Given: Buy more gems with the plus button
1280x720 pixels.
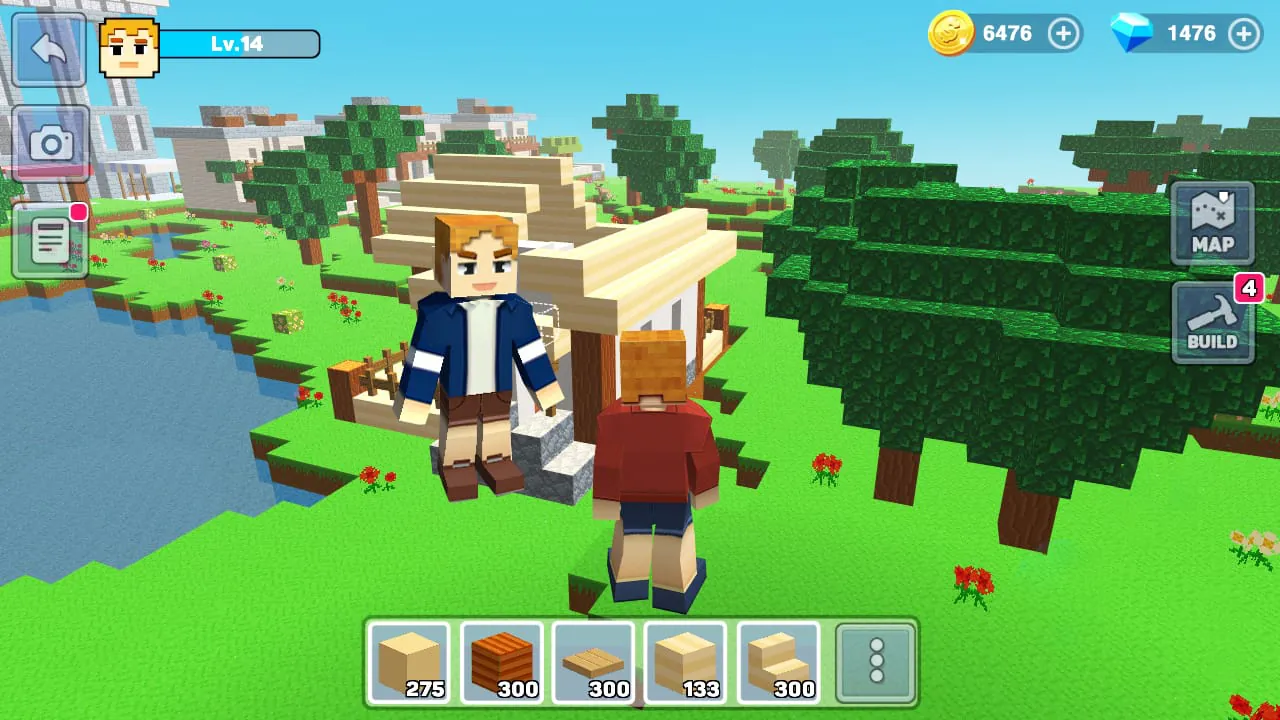Looking at the screenshot, I should (x=1243, y=33).
